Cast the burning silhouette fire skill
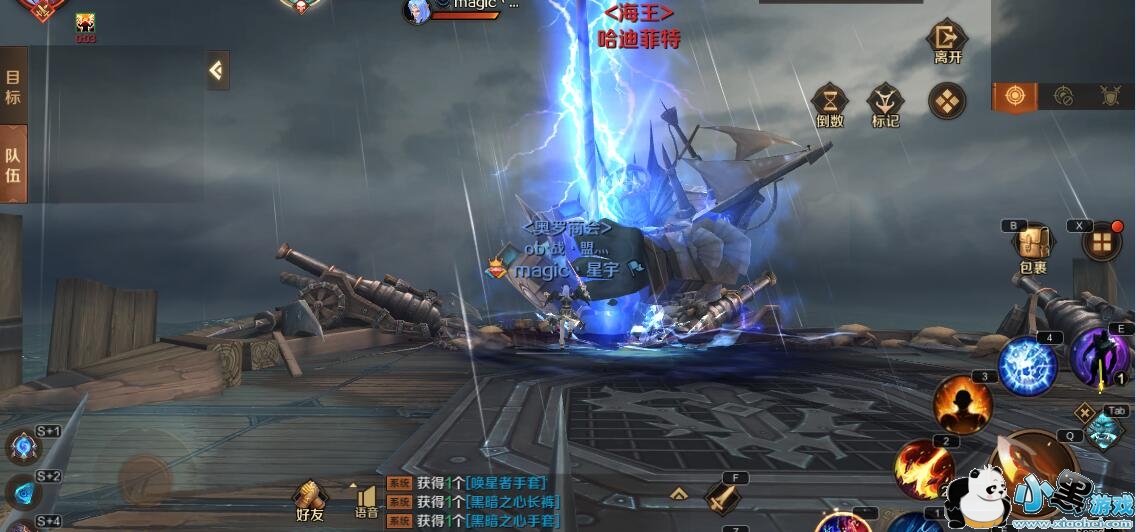This screenshot has width=1136, height=532. 962,403
